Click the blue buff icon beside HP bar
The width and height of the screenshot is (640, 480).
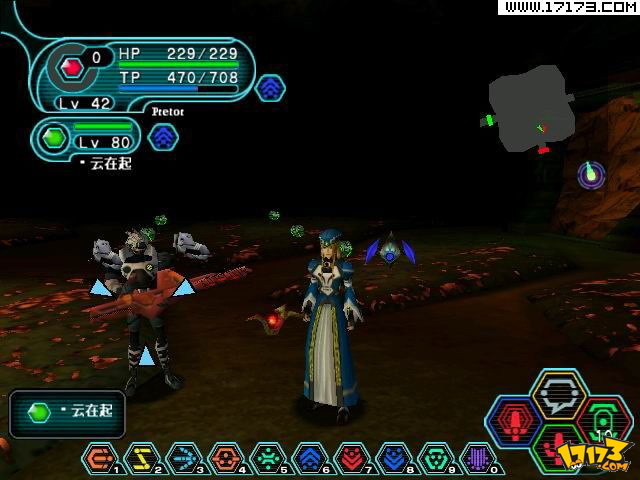270,88
